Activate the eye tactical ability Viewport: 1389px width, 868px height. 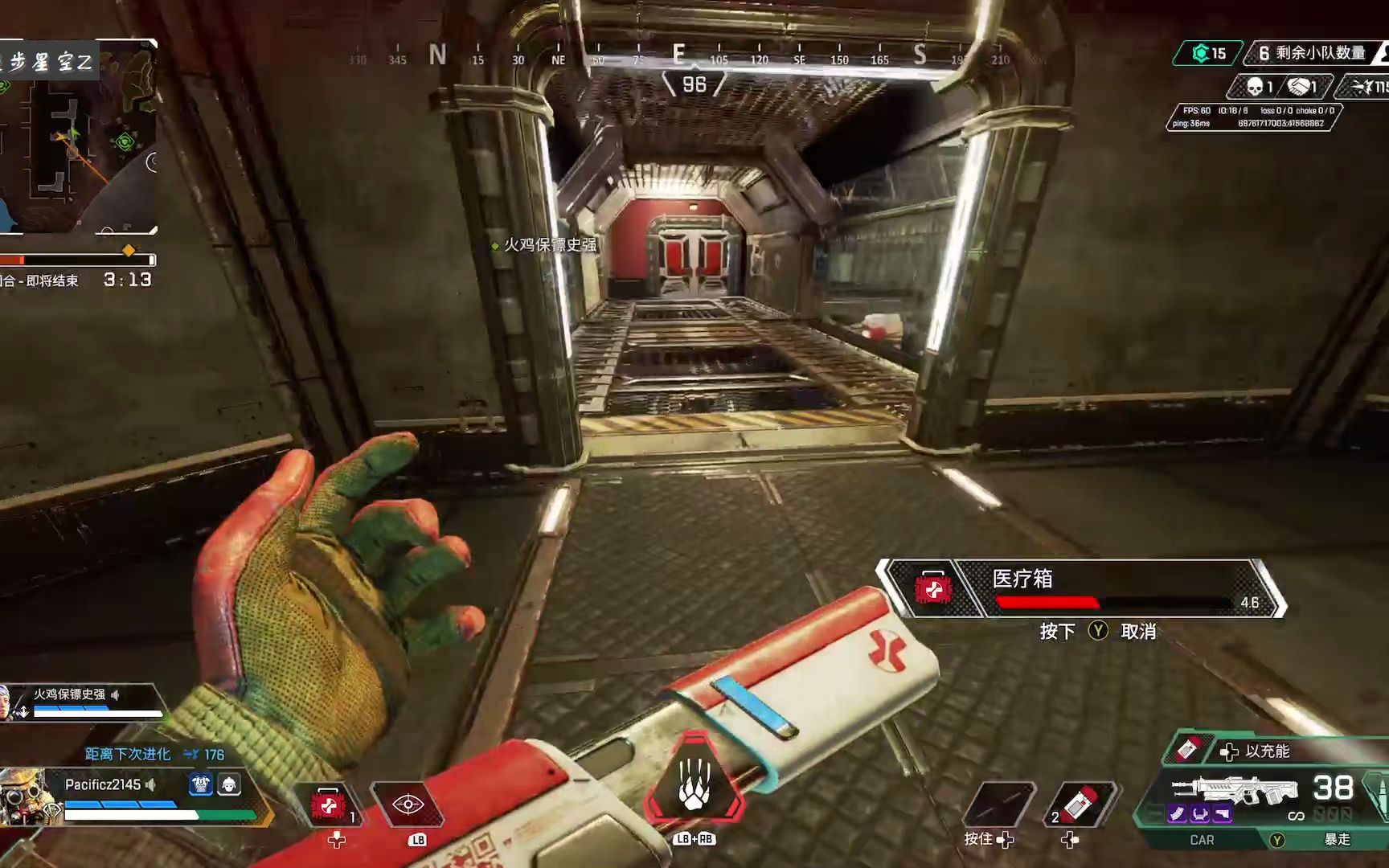coord(408,805)
